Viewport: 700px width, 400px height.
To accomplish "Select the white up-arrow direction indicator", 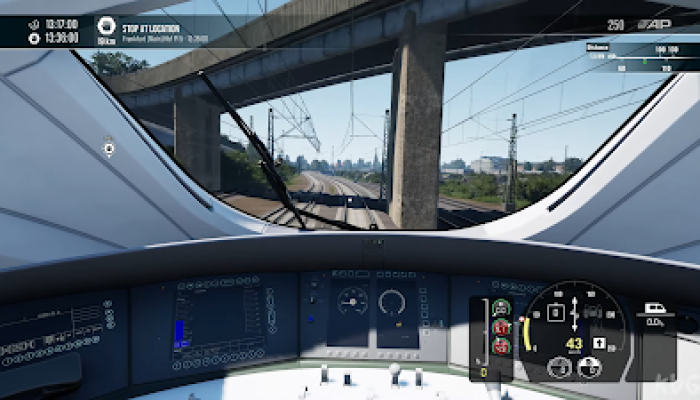I will coord(599,343).
